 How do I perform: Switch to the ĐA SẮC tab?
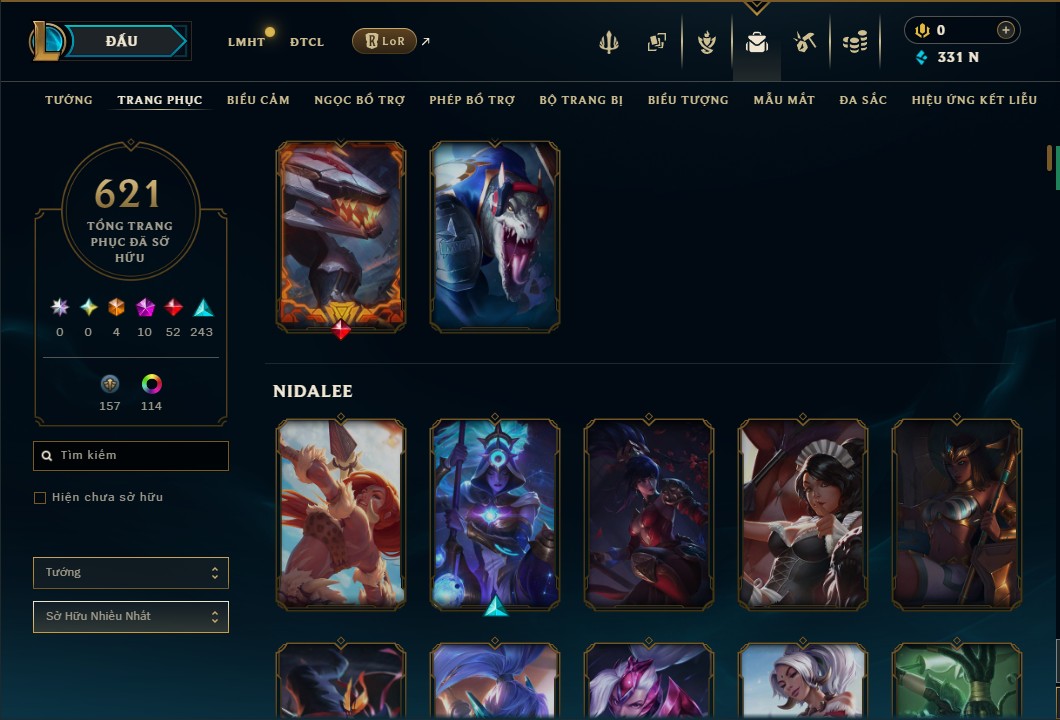coord(863,100)
